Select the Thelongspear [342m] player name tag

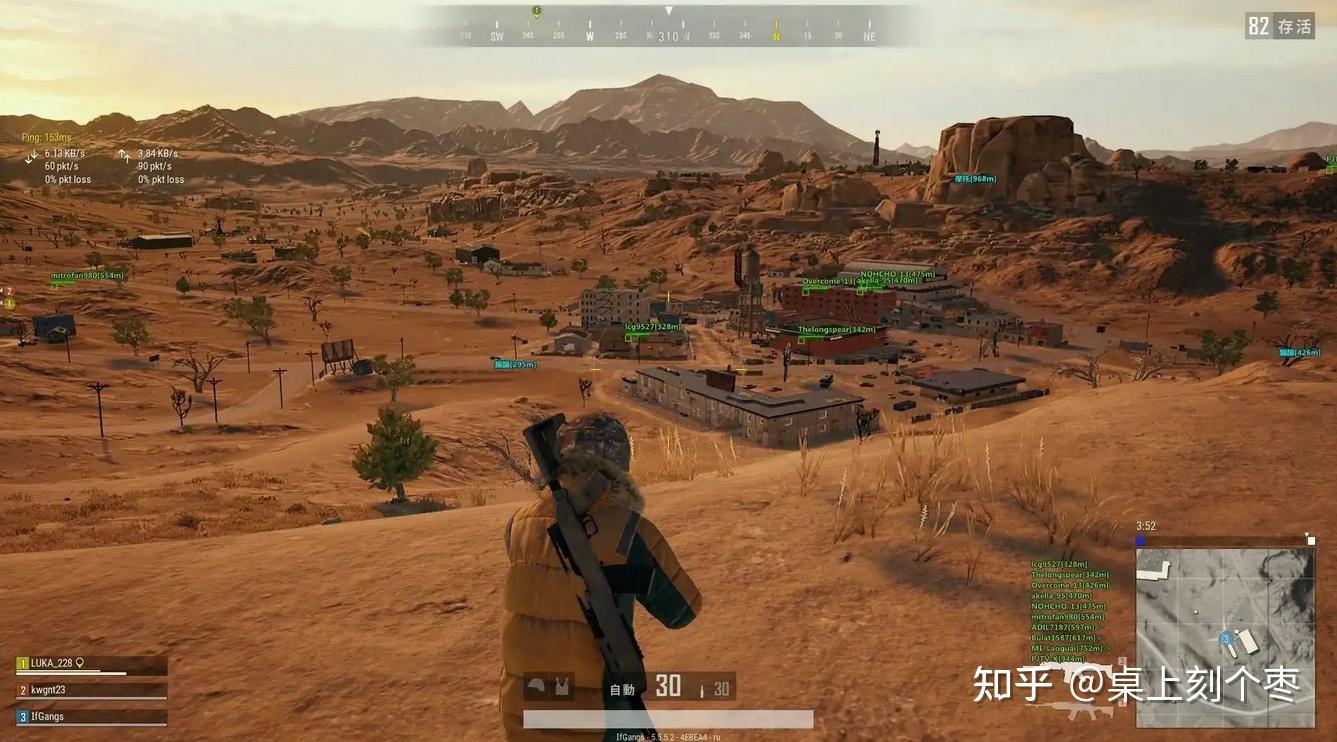pos(838,329)
